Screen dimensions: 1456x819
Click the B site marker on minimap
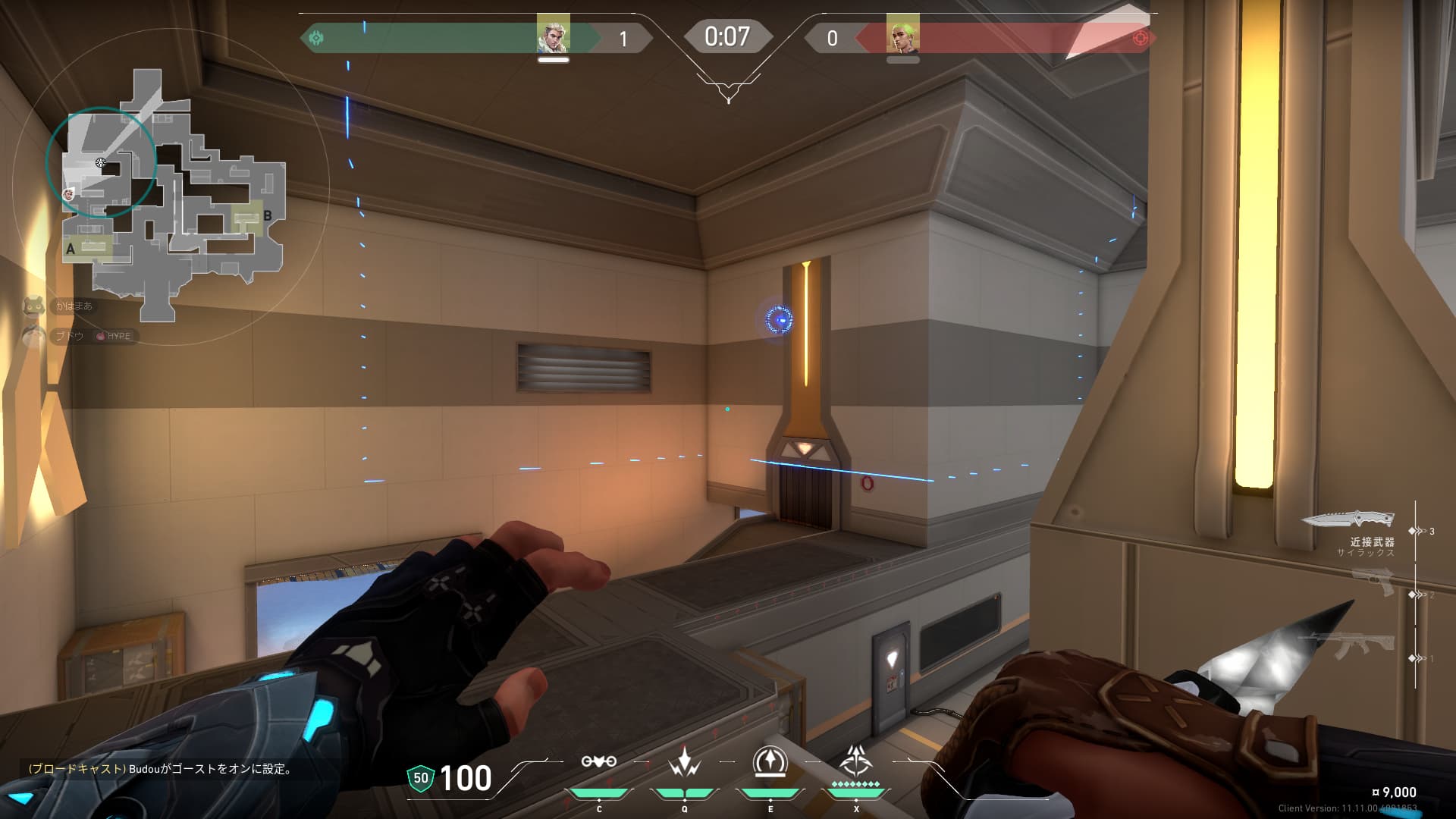tap(267, 216)
